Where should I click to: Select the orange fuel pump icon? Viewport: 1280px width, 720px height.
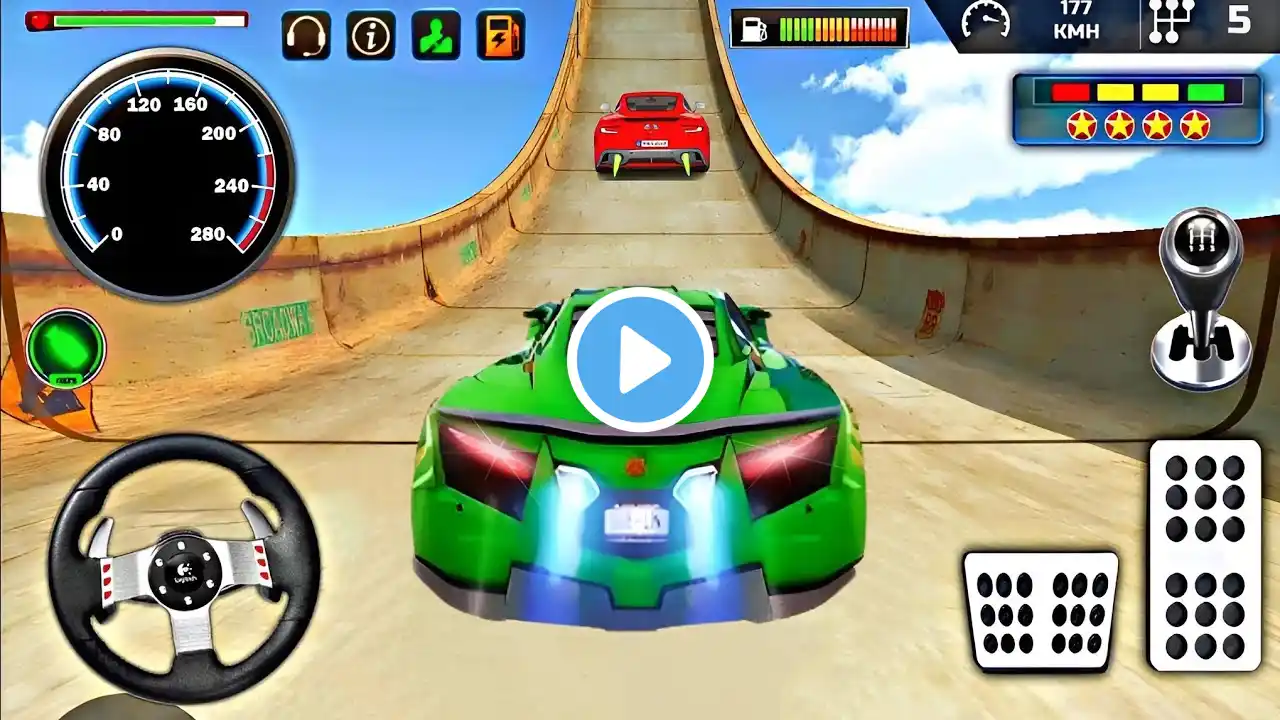click(x=501, y=36)
